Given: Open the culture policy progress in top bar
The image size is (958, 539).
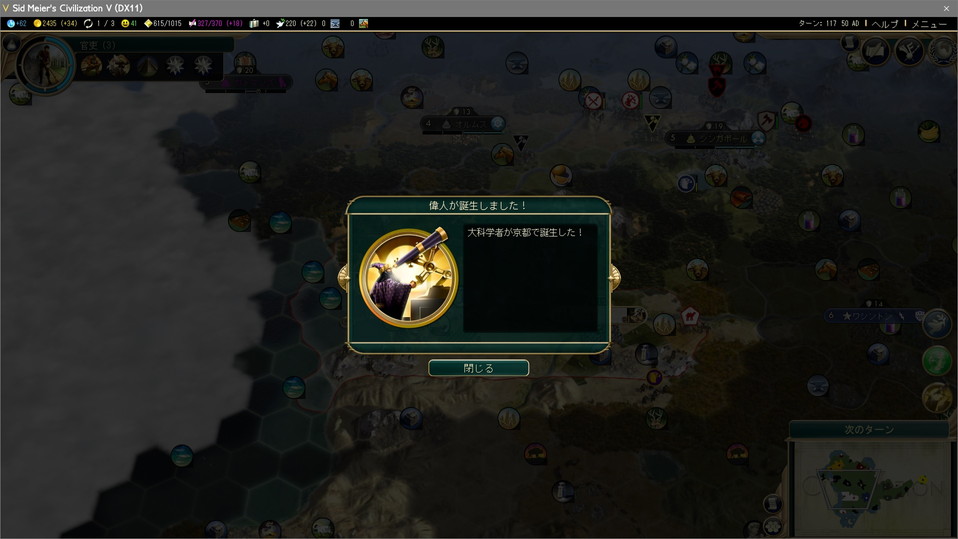Looking at the screenshot, I should point(217,23).
